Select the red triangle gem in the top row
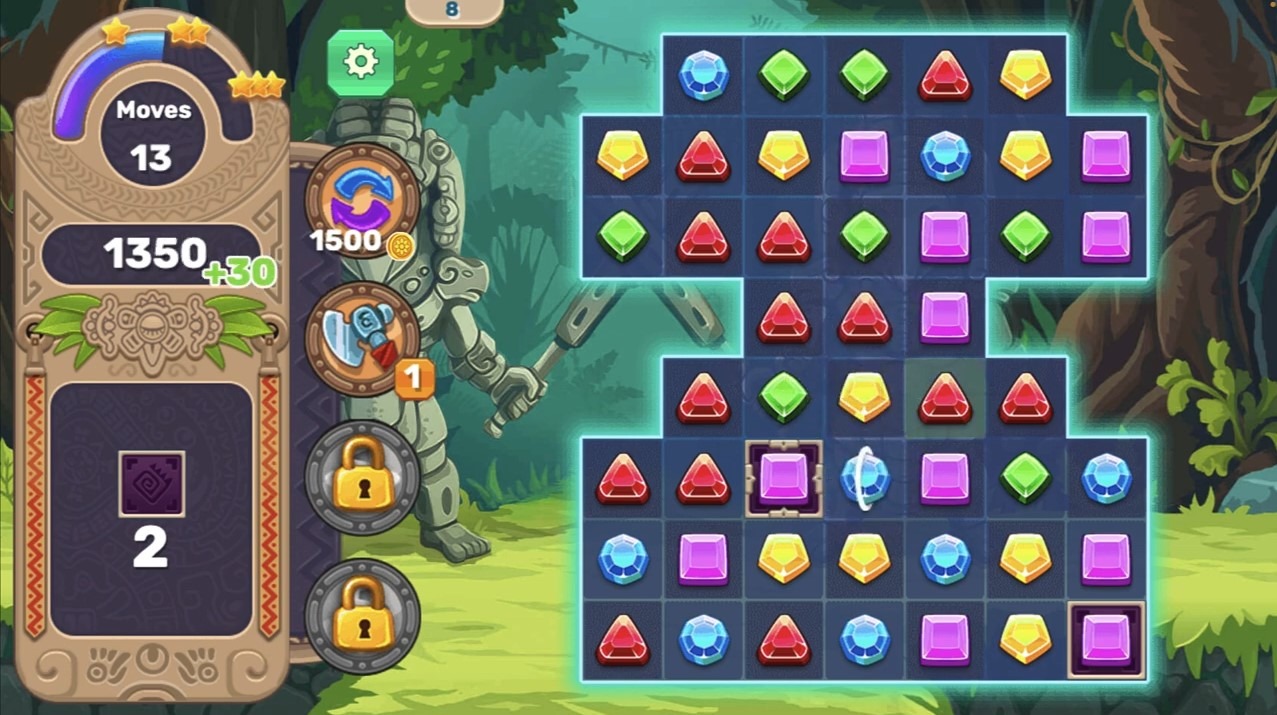This screenshot has height=715, width=1277. pos(944,75)
